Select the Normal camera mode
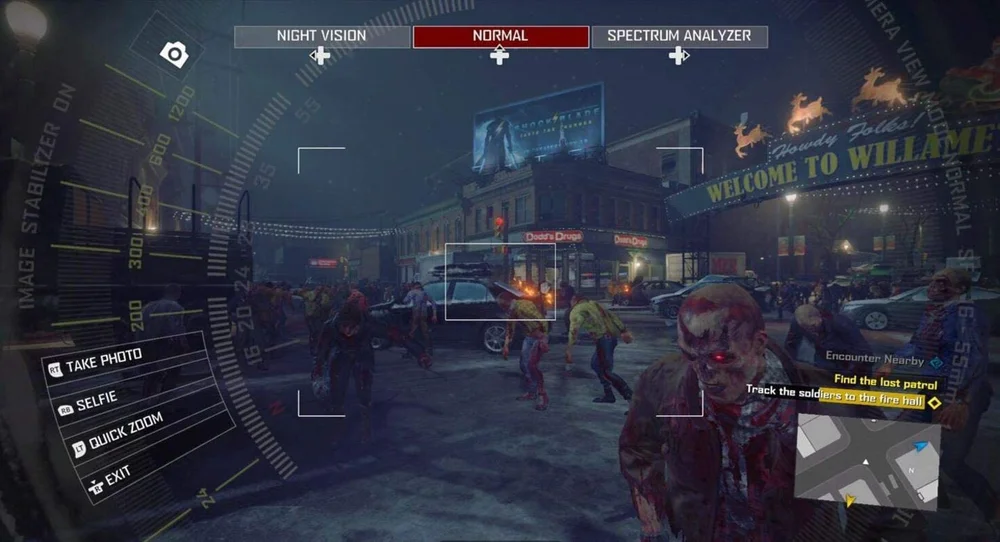This screenshot has width=1000, height=542. [x=500, y=37]
